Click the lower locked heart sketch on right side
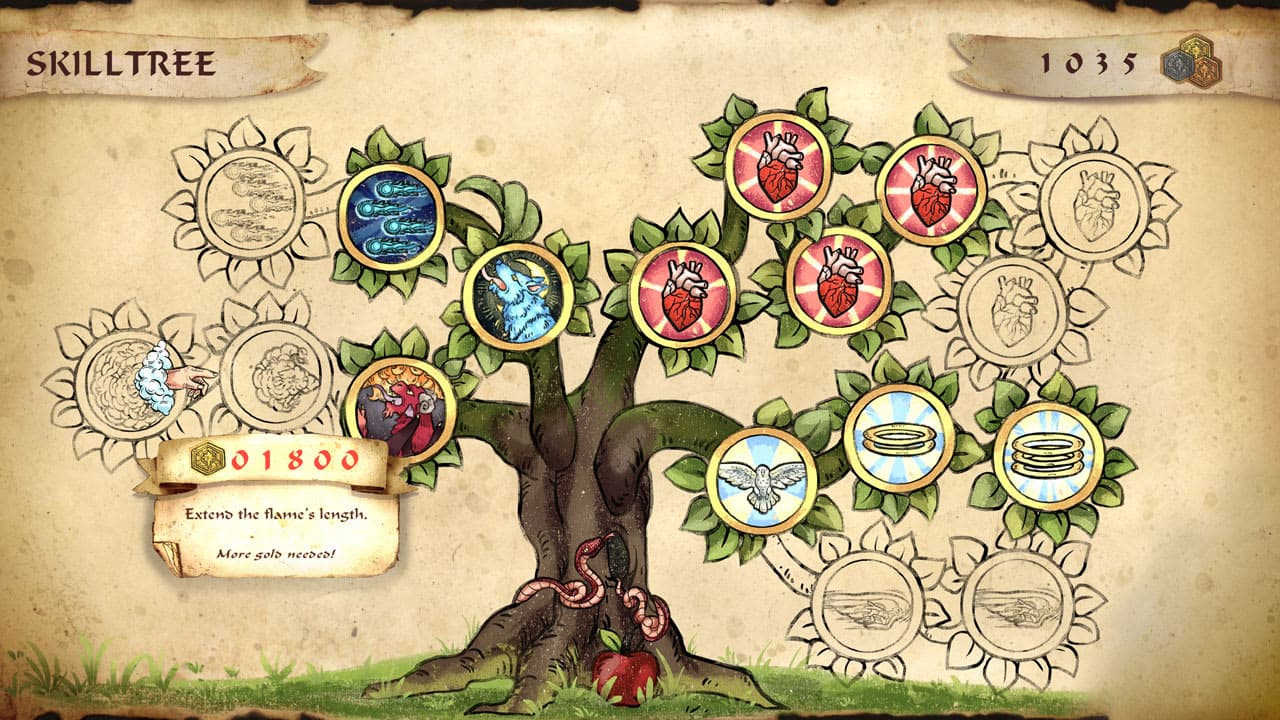1280x720 pixels. click(x=1015, y=310)
